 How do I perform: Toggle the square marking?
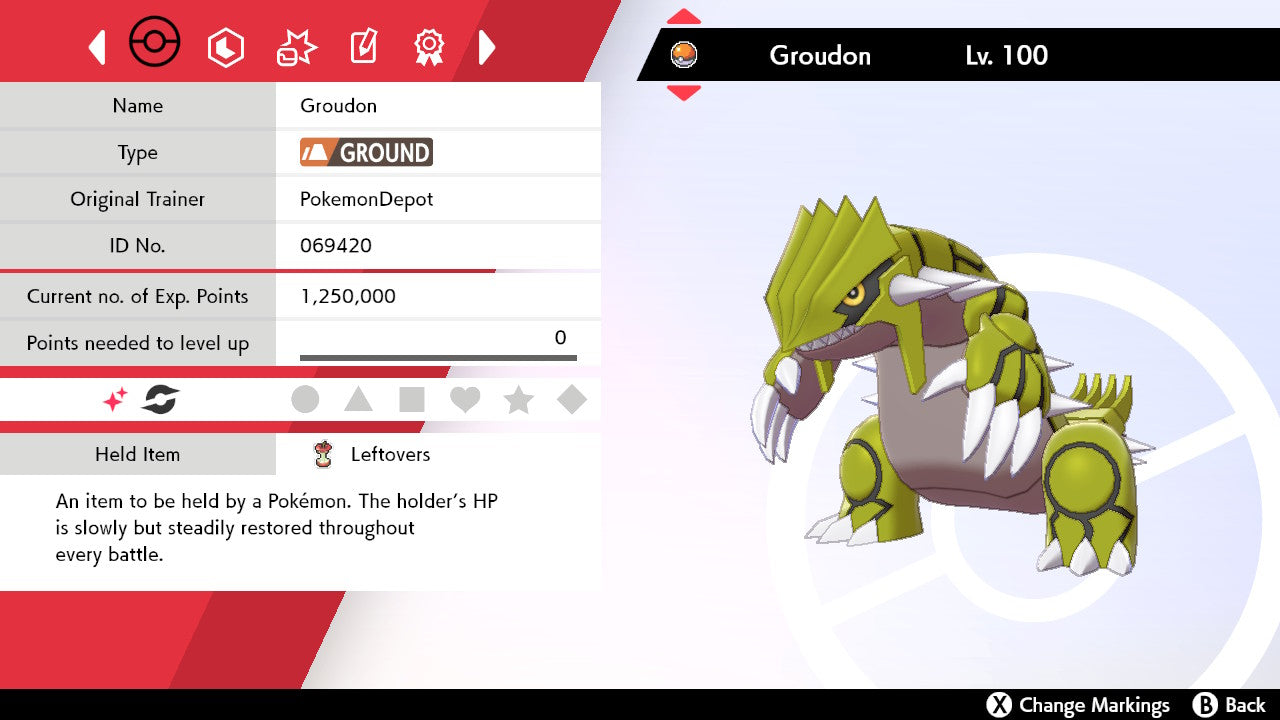412,400
